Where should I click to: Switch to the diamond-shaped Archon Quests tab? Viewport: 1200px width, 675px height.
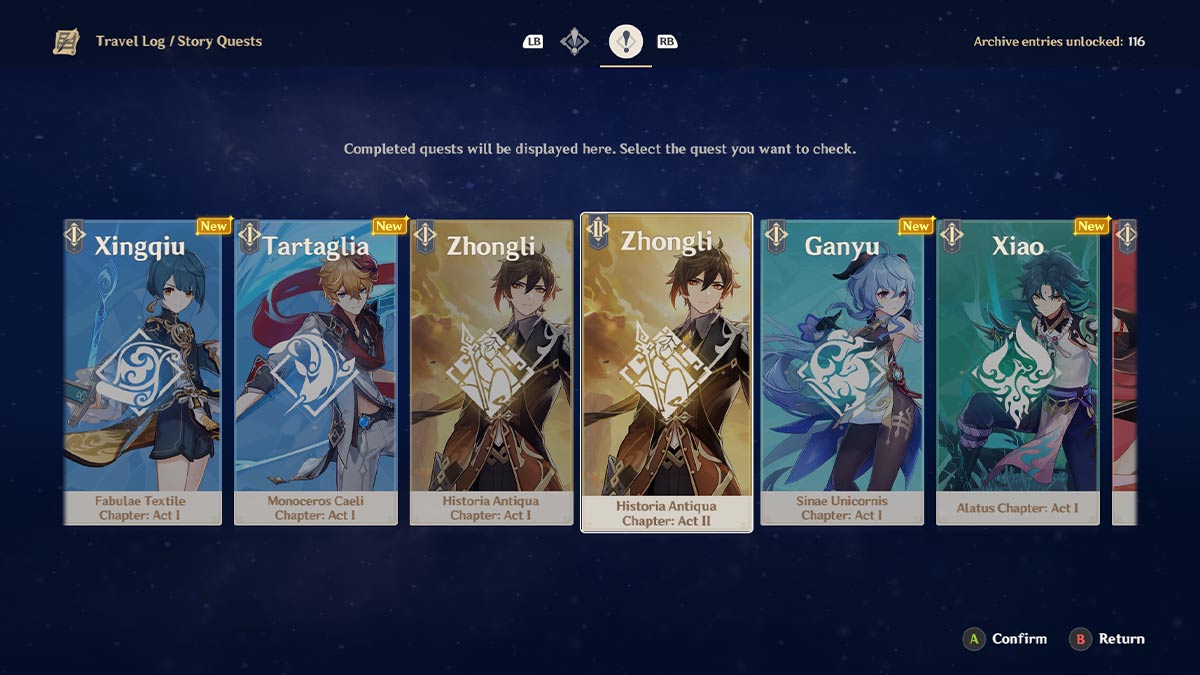574,42
